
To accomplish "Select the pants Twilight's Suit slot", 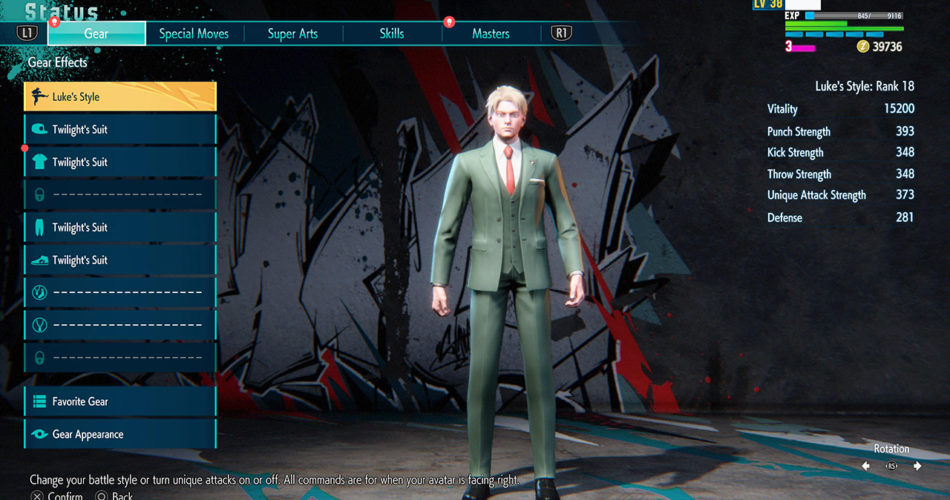I will point(120,227).
